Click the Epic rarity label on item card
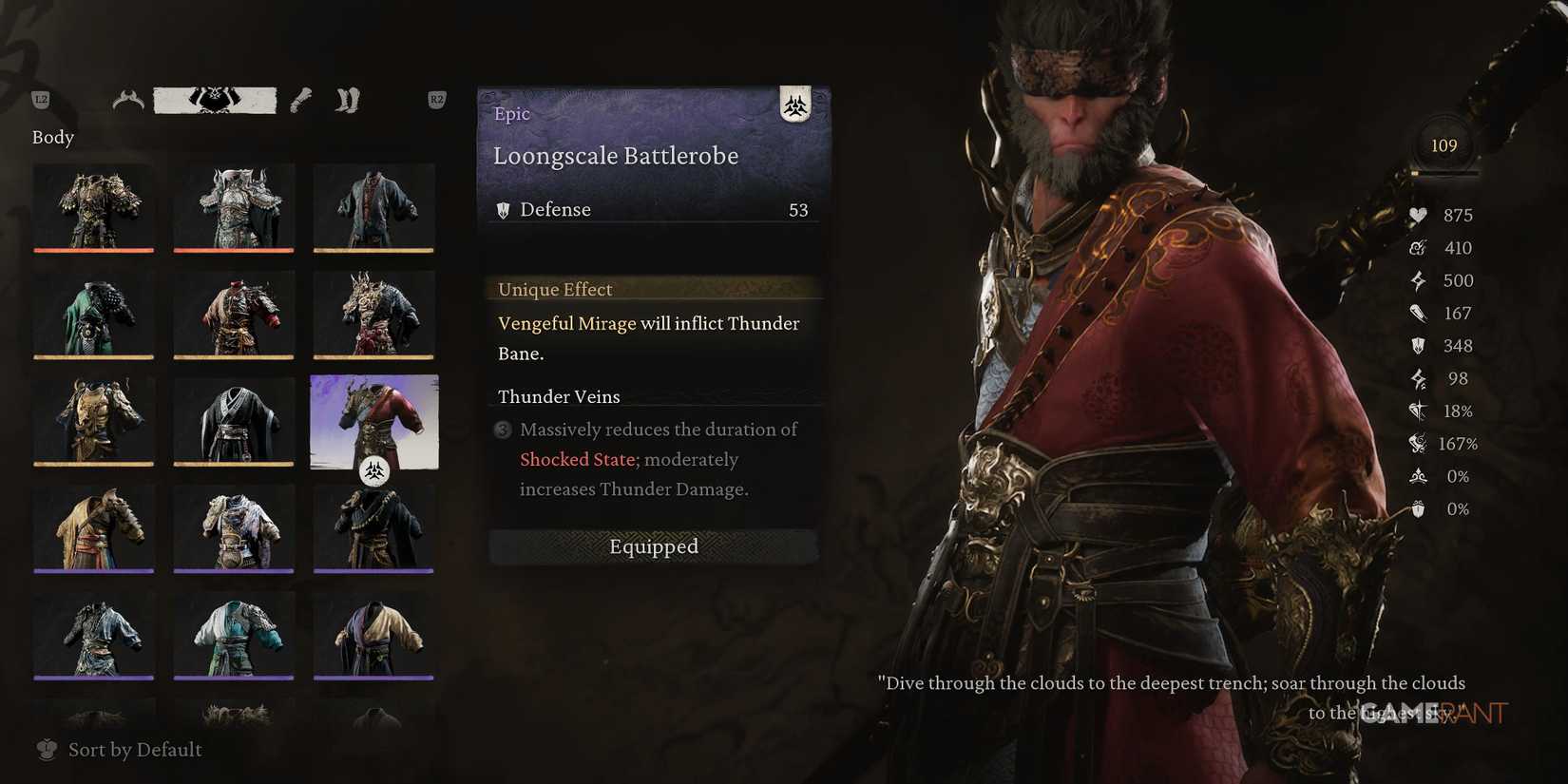The height and width of the screenshot is (784, 1568). 511,113
